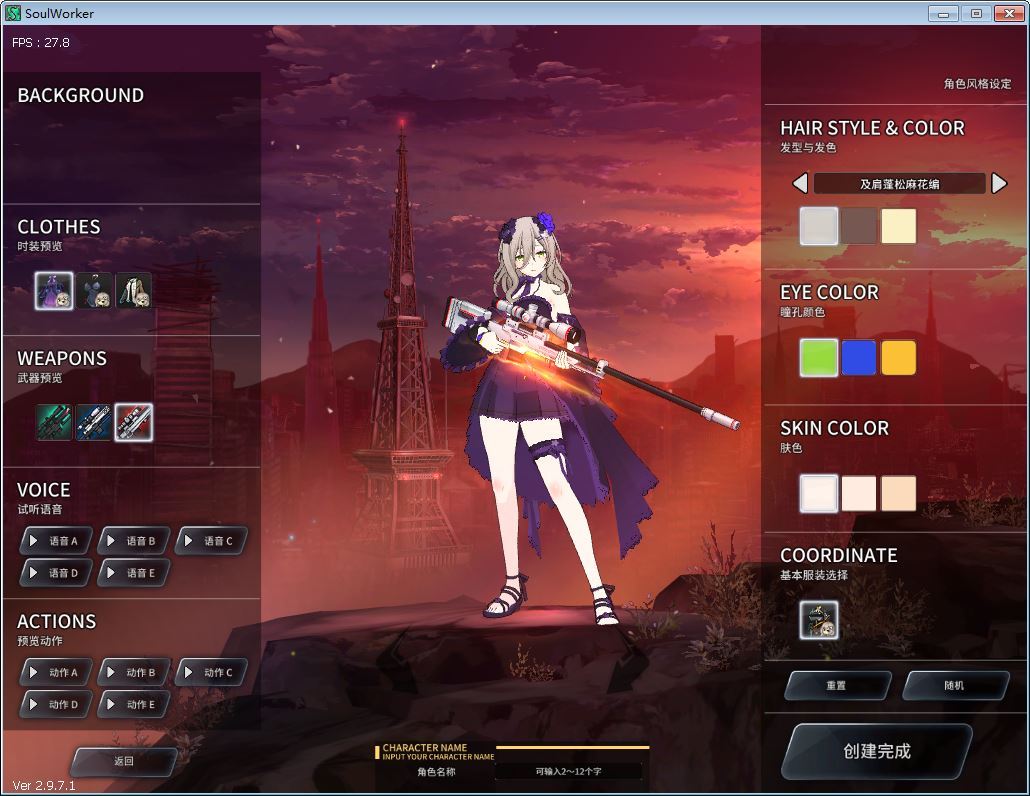Select the purple dress clothes preview

tap(54, 291)
